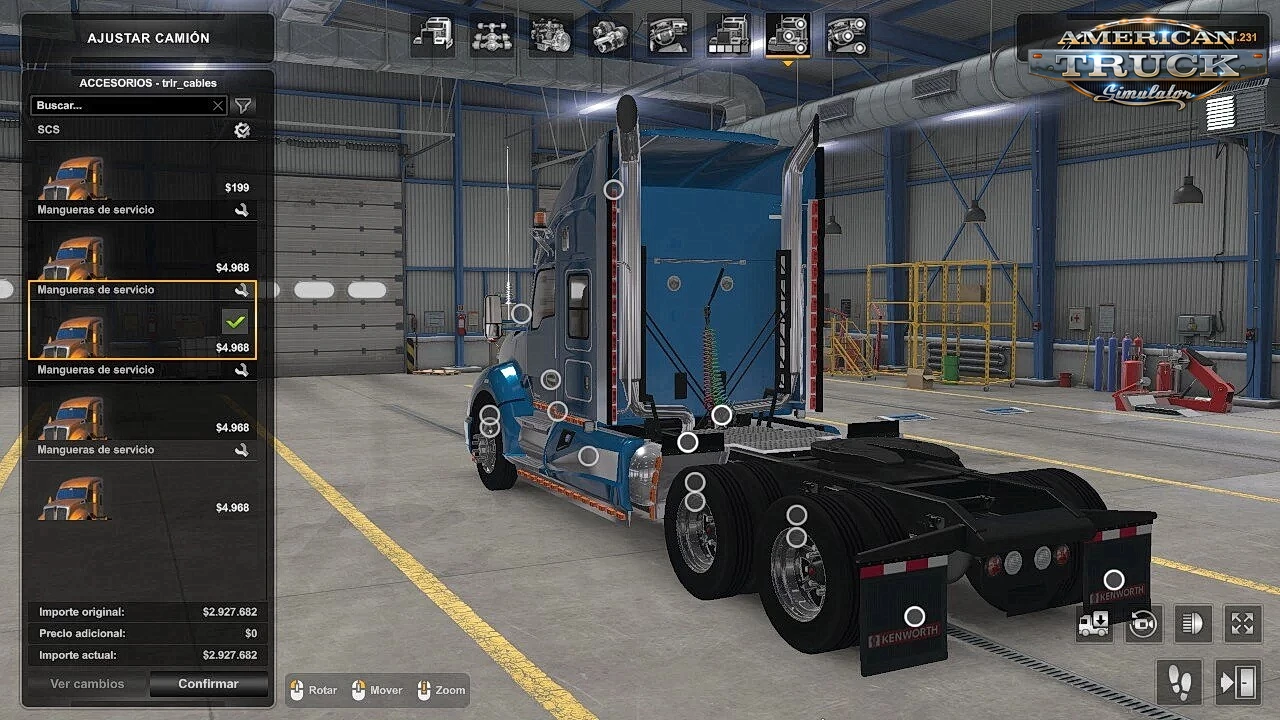Expand view with the four-arrows icon
1280x720 pixels.
click(1242, 624)
